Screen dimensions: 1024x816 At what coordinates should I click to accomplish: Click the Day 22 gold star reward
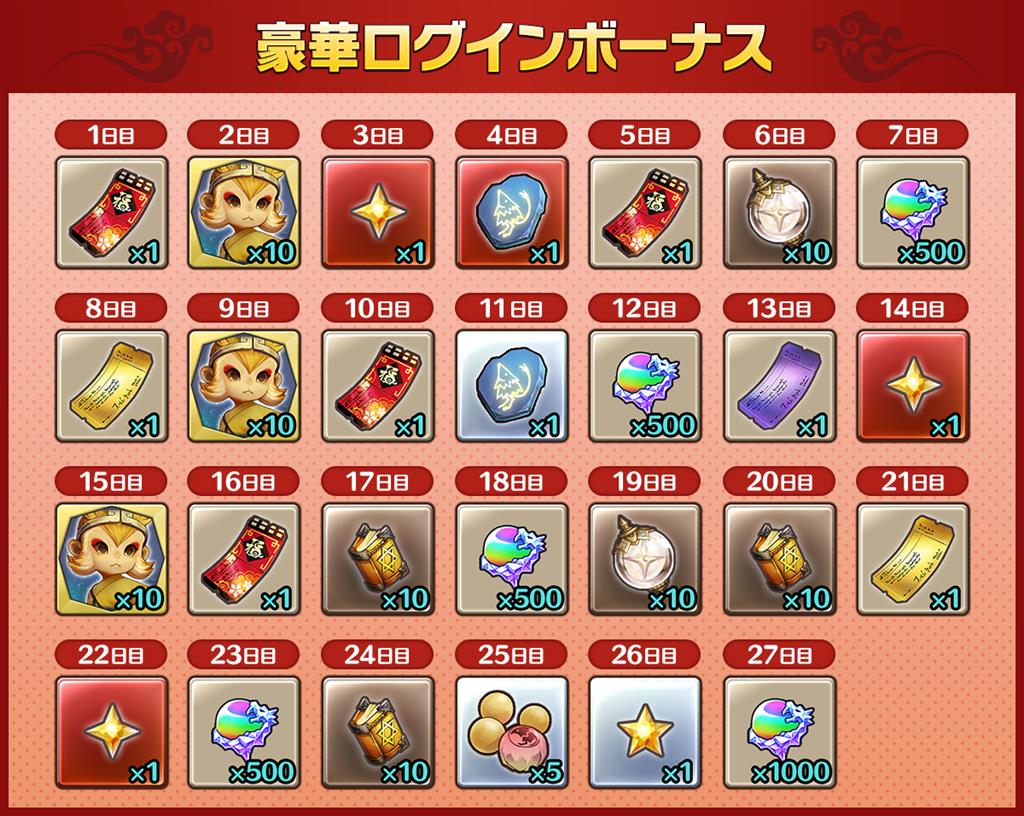click(x=110, y=732)
